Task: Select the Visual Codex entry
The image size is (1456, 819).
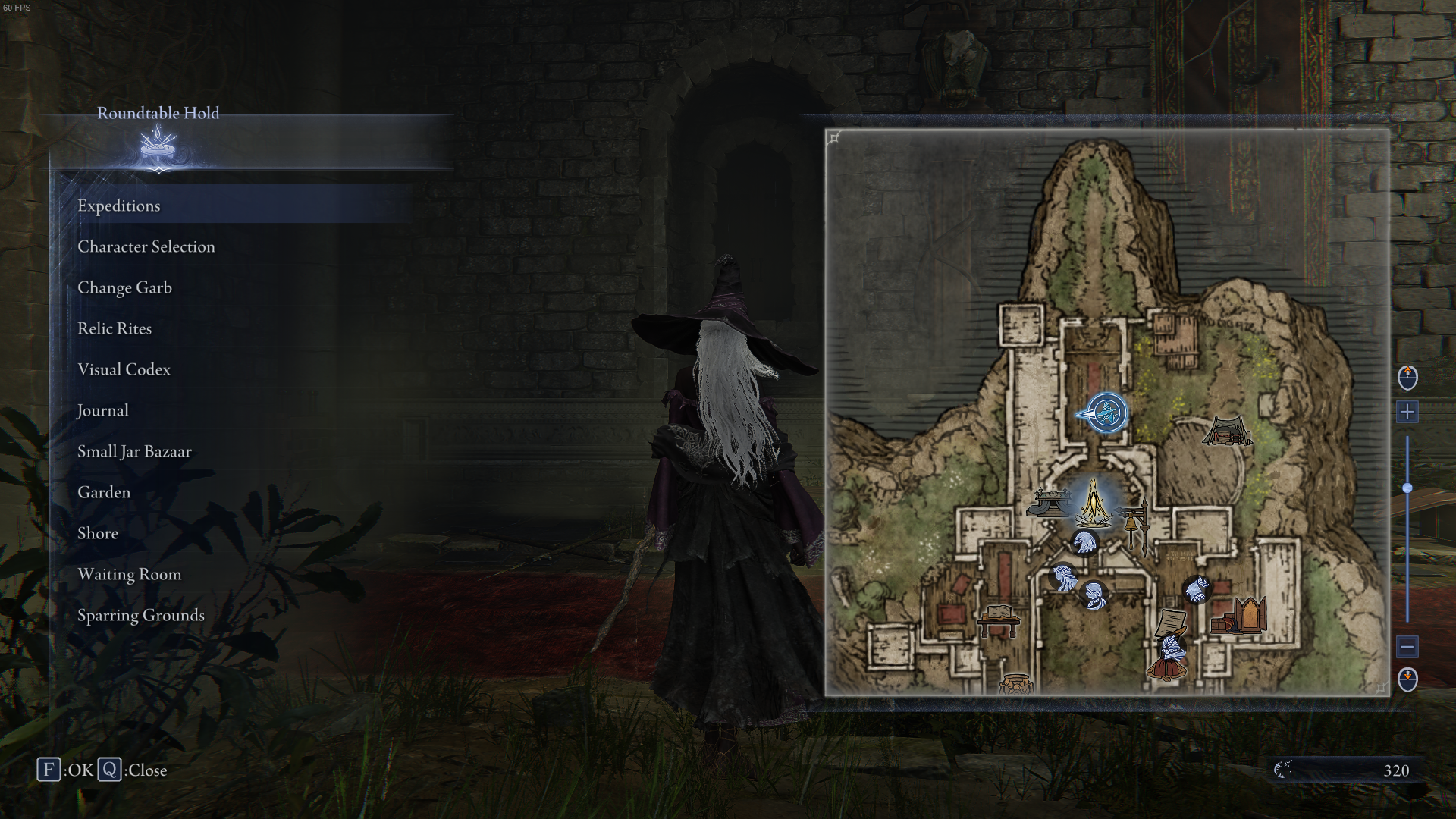Action: (123, 369)
